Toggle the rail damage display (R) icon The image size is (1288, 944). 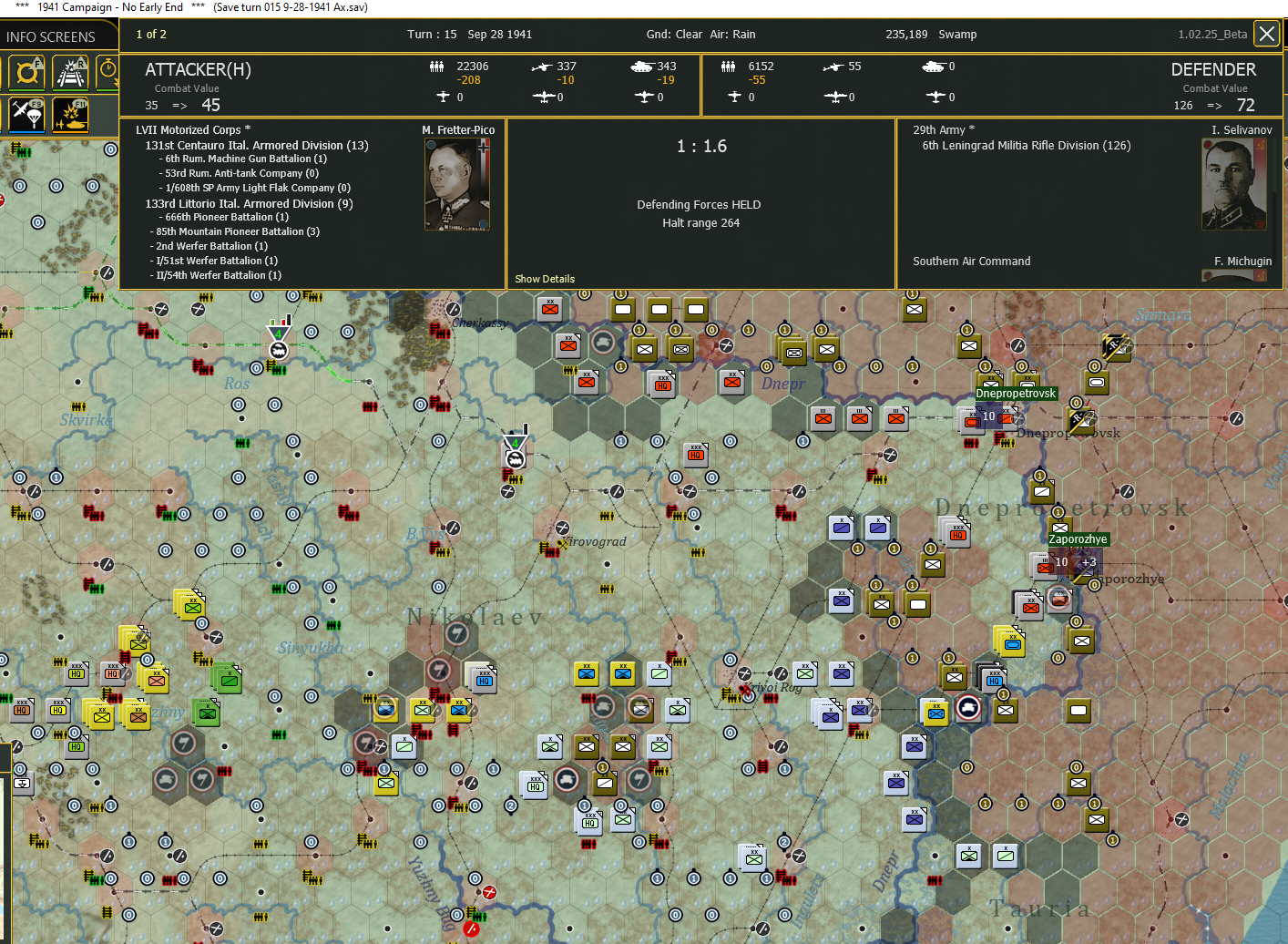71,71
